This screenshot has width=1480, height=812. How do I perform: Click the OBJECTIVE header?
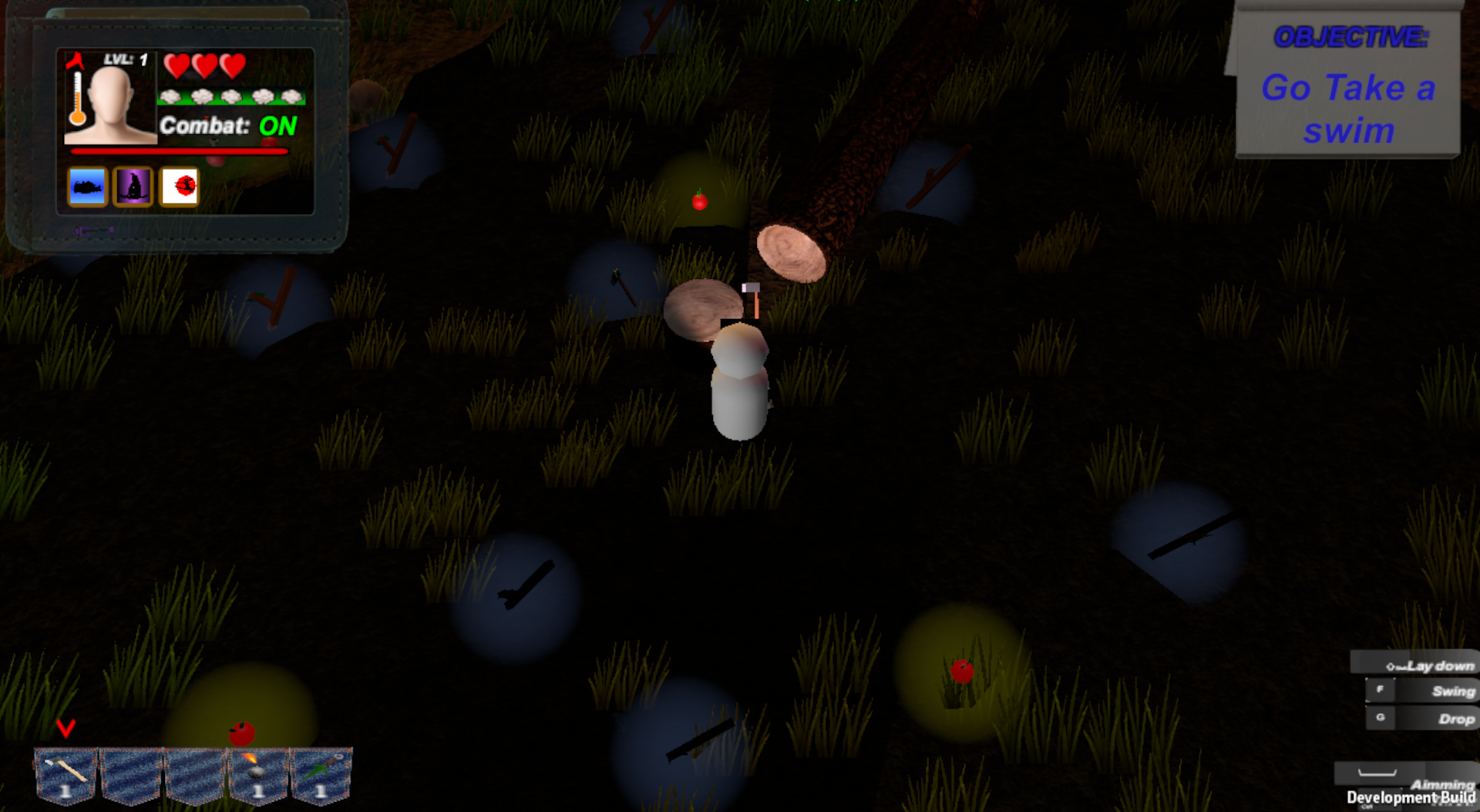(x=1353, y=32)
